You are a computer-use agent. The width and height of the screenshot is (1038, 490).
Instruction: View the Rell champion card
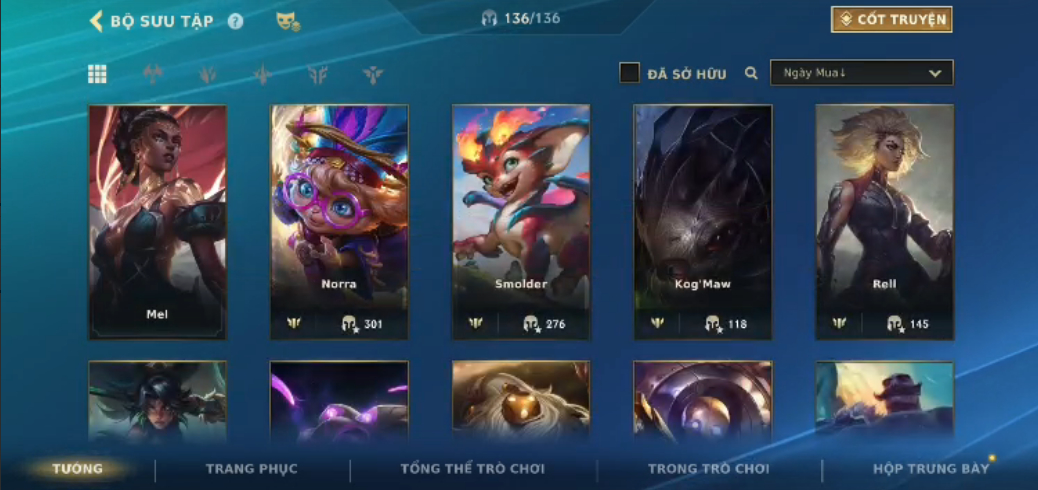(x=884, y=222)
